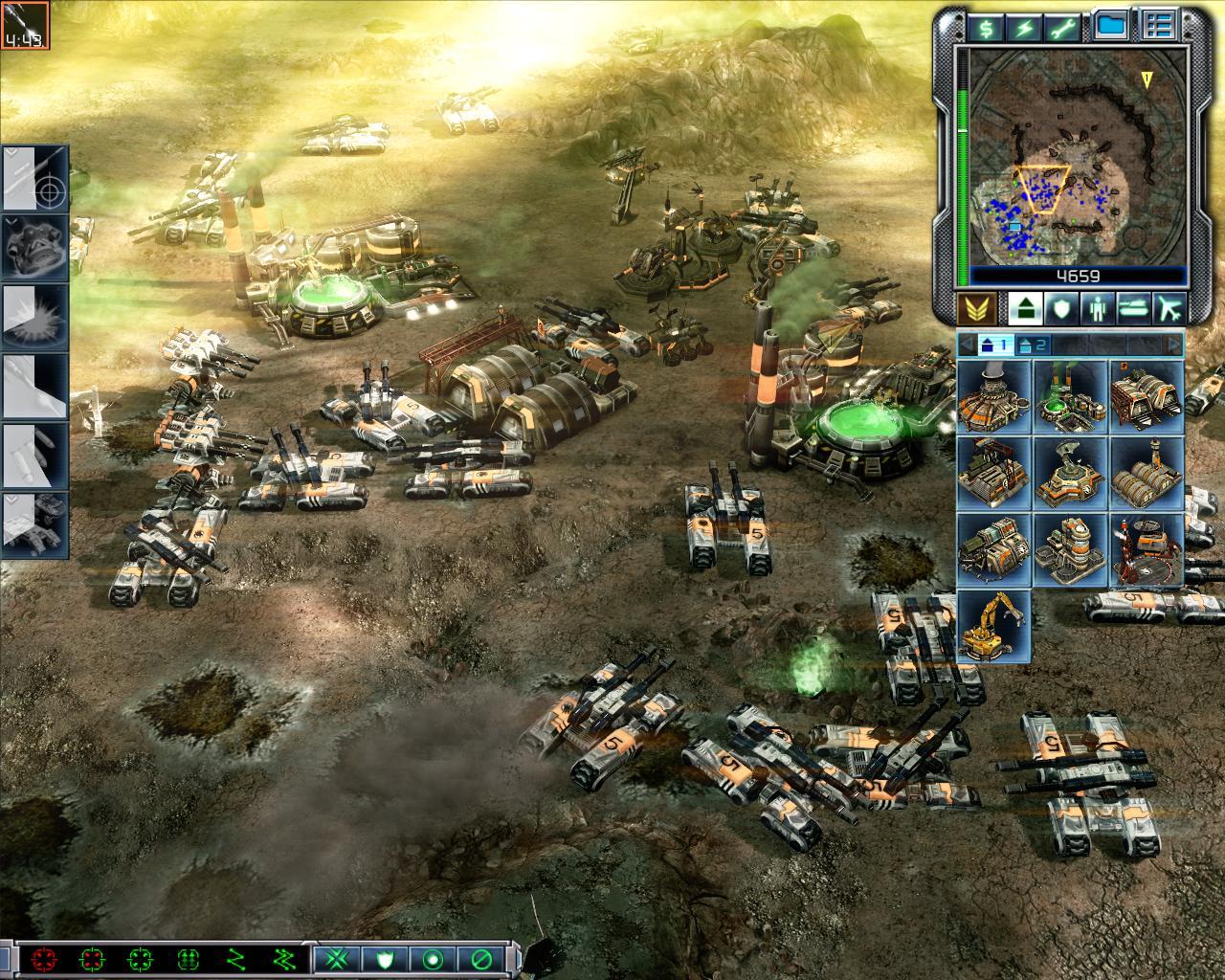Open the gold chevron rank button

975,308
